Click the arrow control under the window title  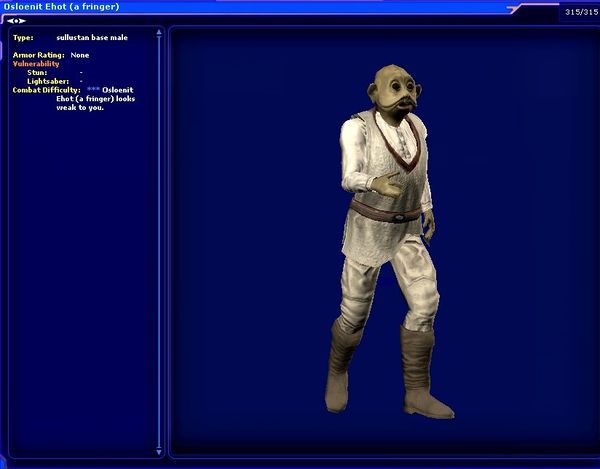click(16, 20)
